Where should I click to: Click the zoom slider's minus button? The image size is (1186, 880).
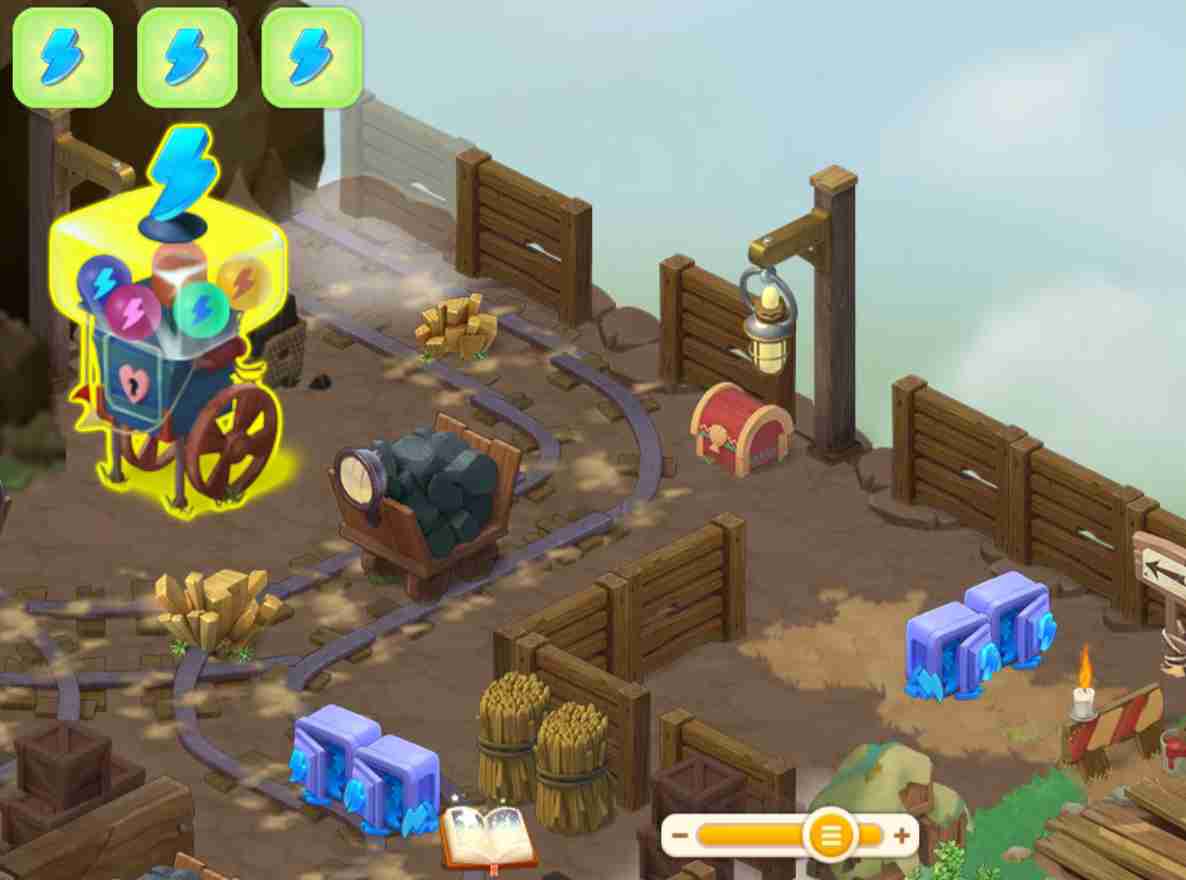tap(680, 835)
